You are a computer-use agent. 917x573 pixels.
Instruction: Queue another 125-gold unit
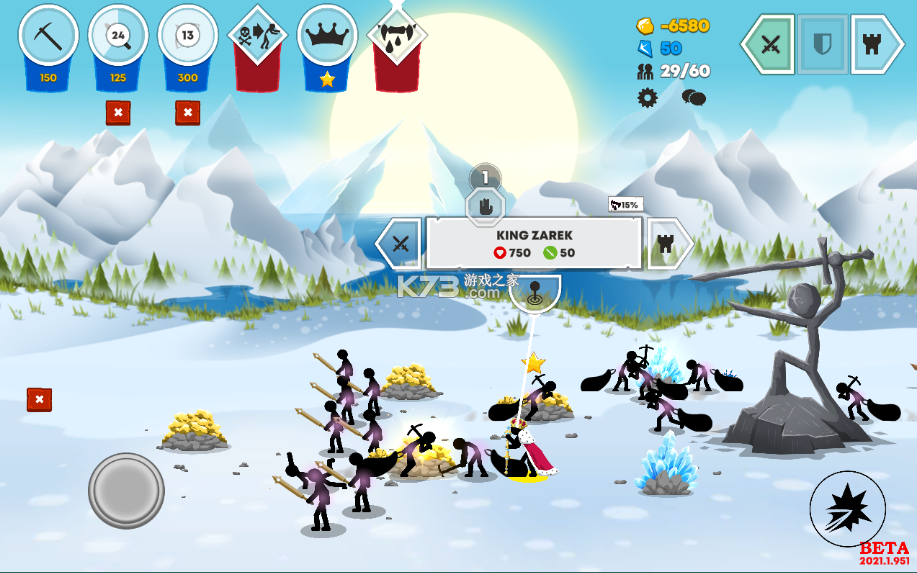[x=118, y=37]
